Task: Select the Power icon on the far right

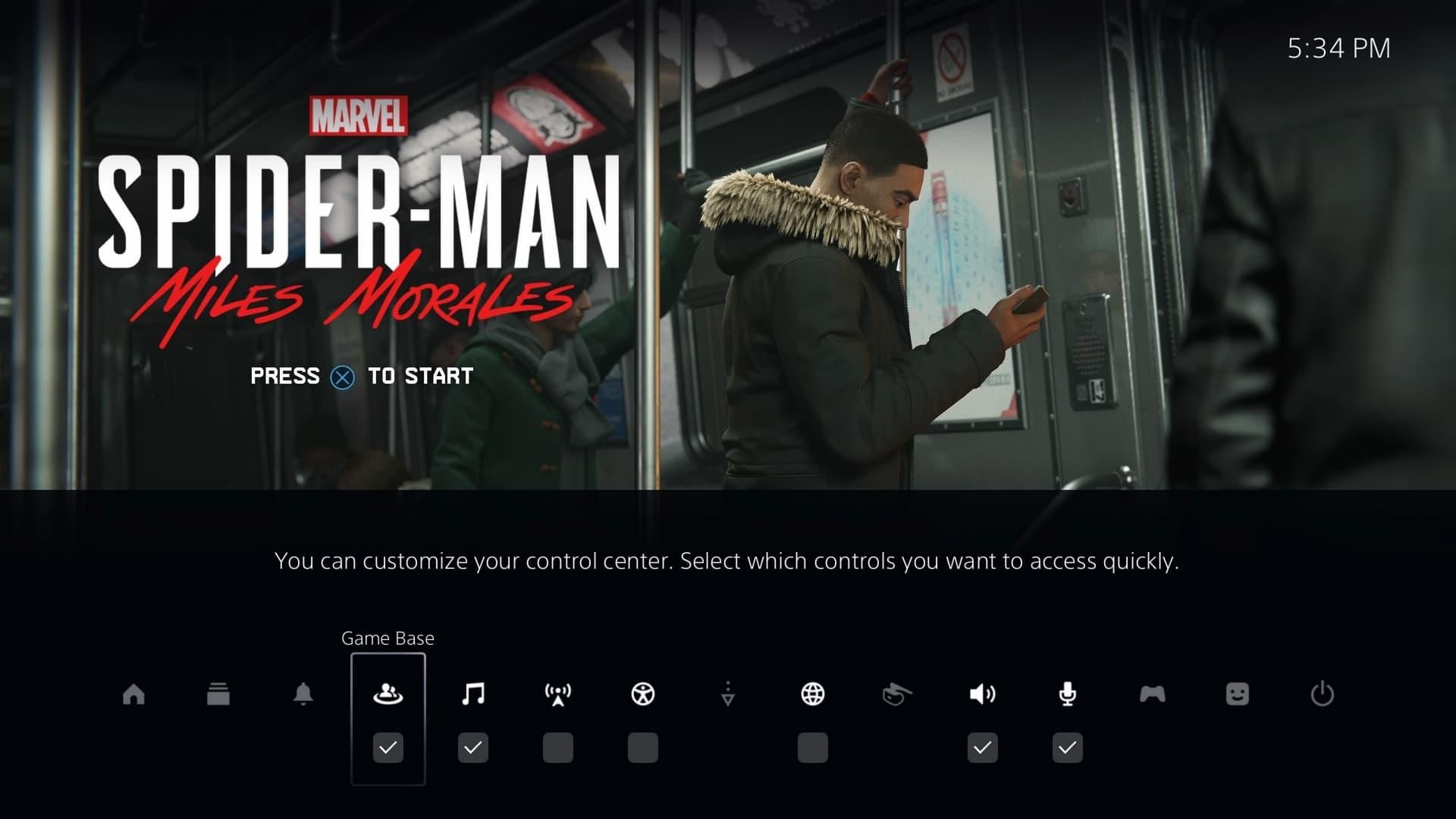Action: click(x=1323, y=695)
